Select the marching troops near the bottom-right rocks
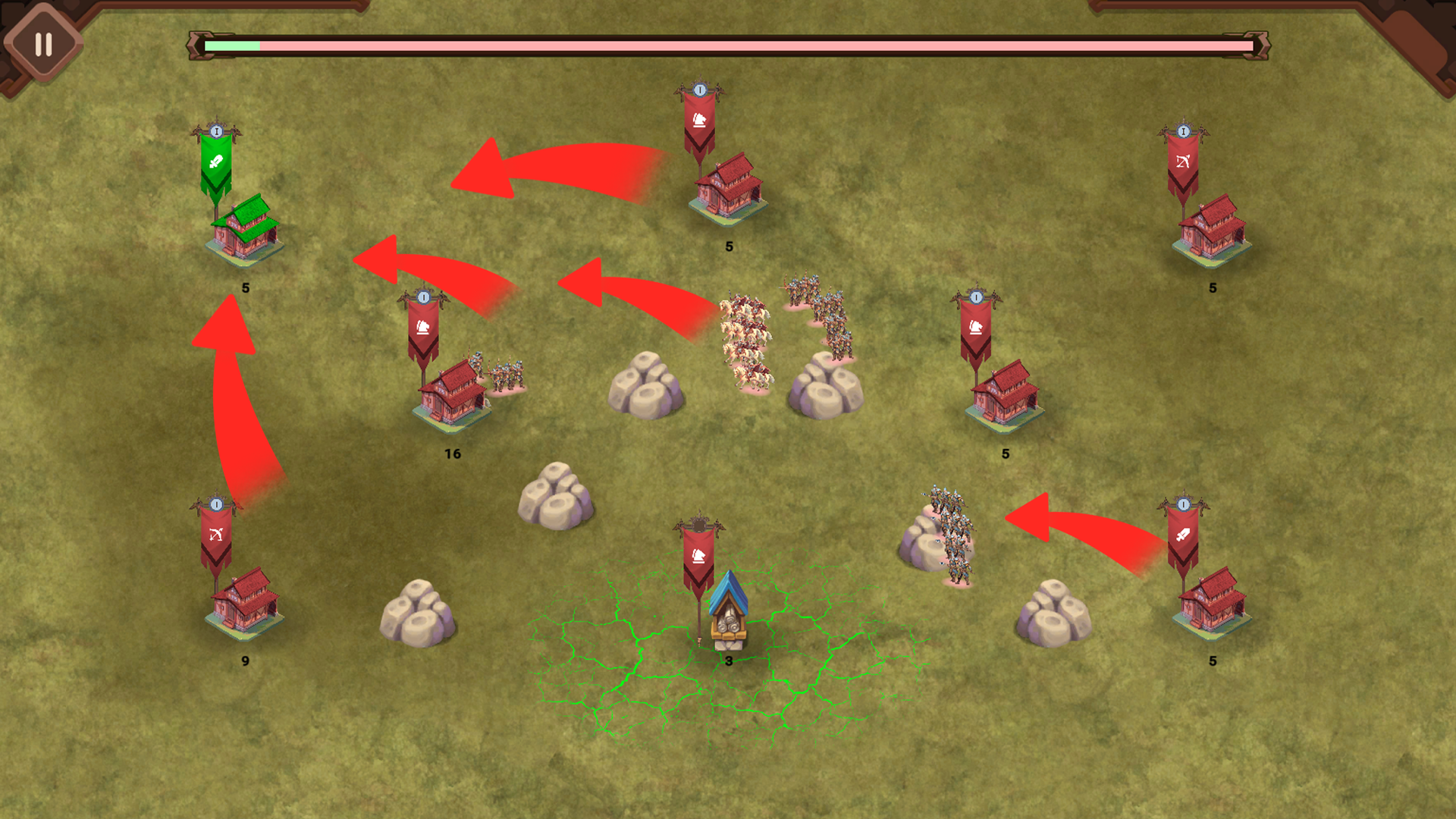Image resolution: width=1456 pixels, height=819 pixels. pyautogui.click(x=952, y=531)
